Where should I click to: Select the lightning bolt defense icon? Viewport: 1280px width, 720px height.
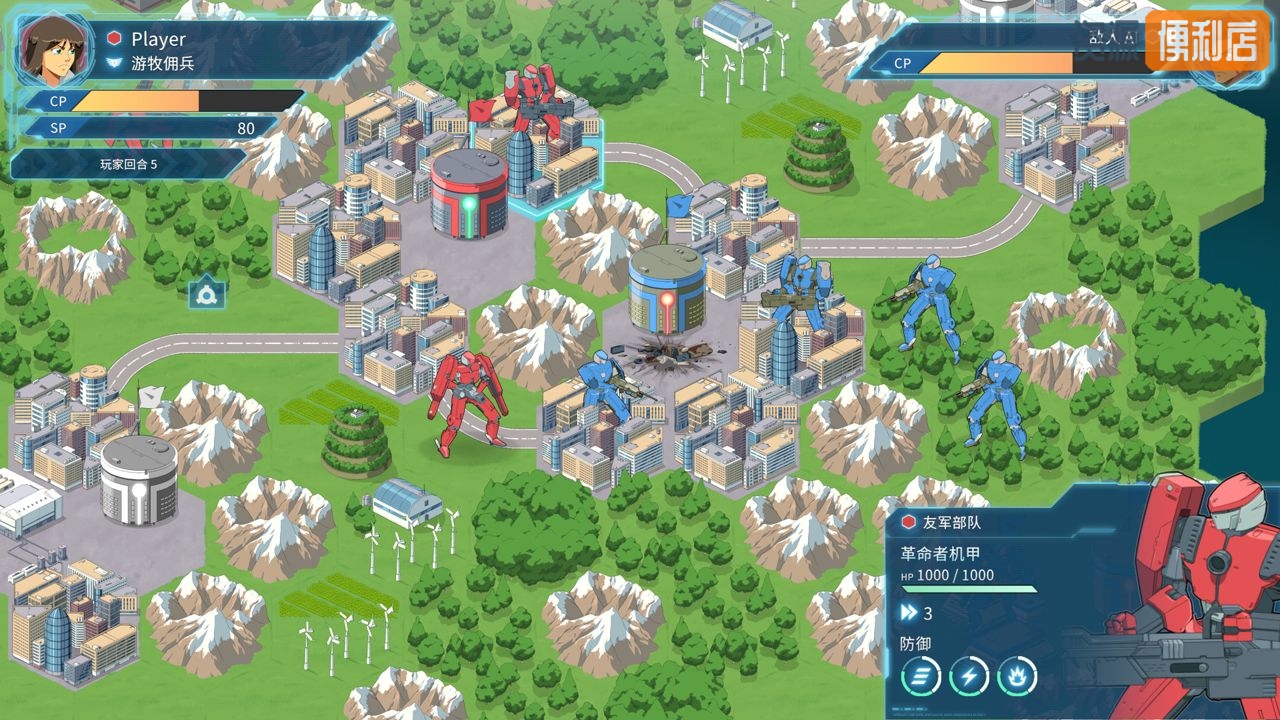tap(968, 676)
